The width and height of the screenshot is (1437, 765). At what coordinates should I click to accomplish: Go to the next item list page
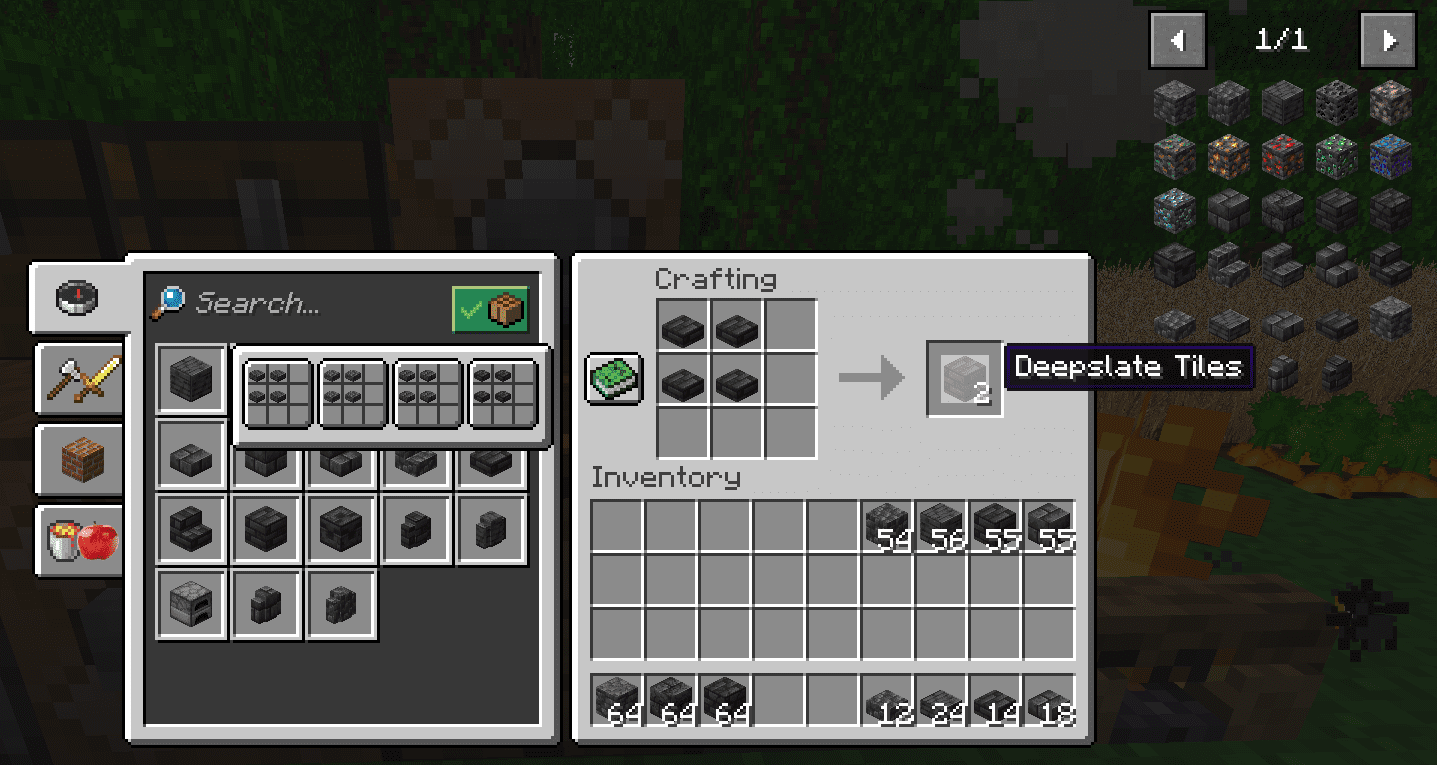(x=1388, y=40)
